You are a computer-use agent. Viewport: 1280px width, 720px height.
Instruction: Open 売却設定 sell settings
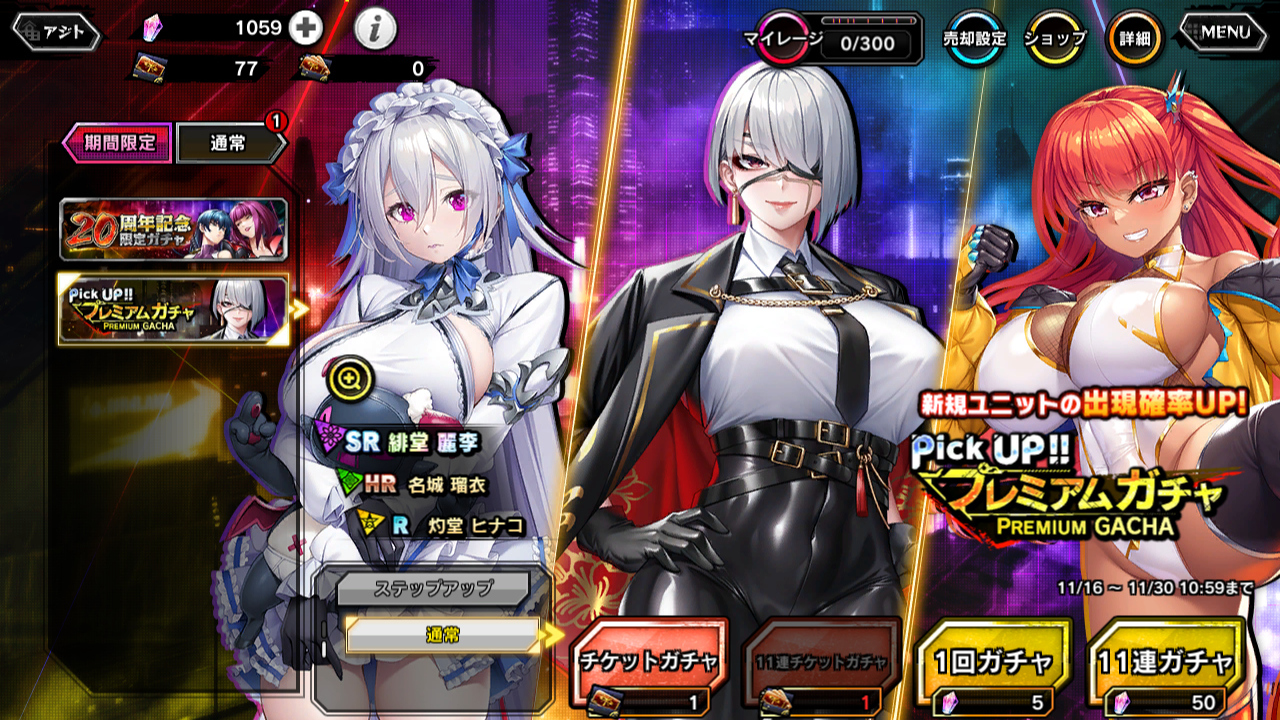(974, 40)
